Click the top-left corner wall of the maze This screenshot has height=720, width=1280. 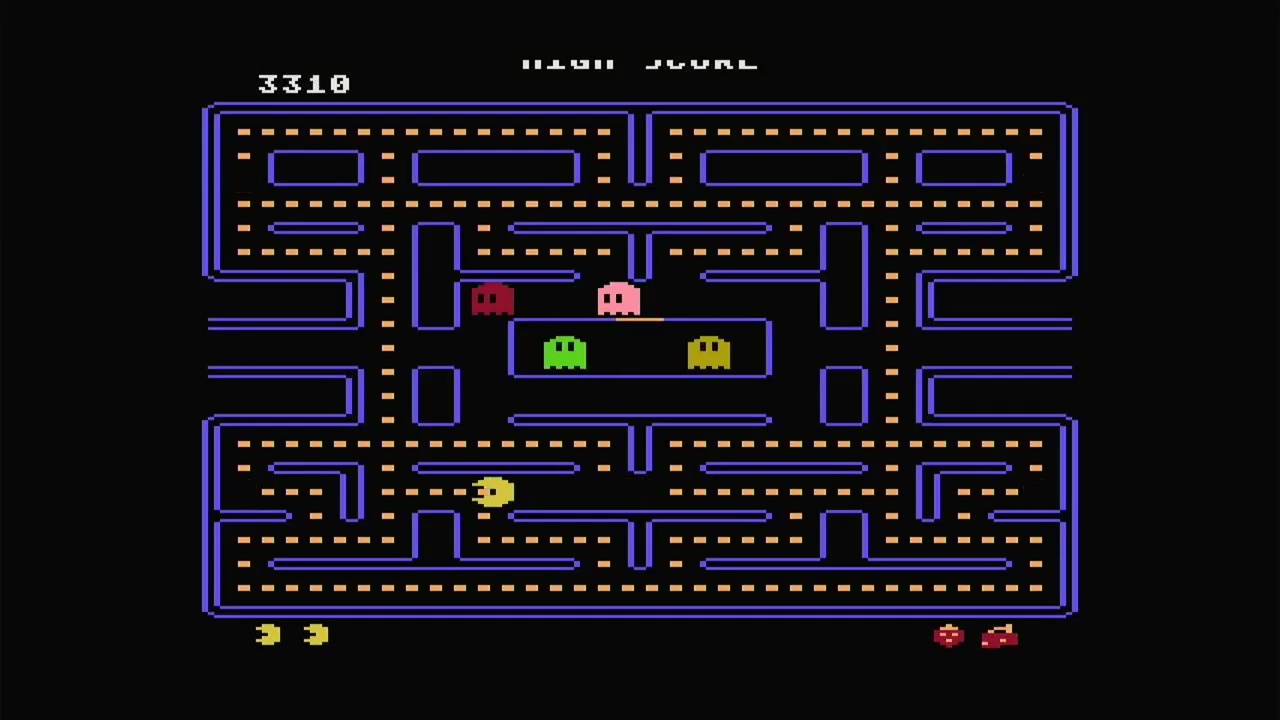pyautogui.click(x=215, y=110)
